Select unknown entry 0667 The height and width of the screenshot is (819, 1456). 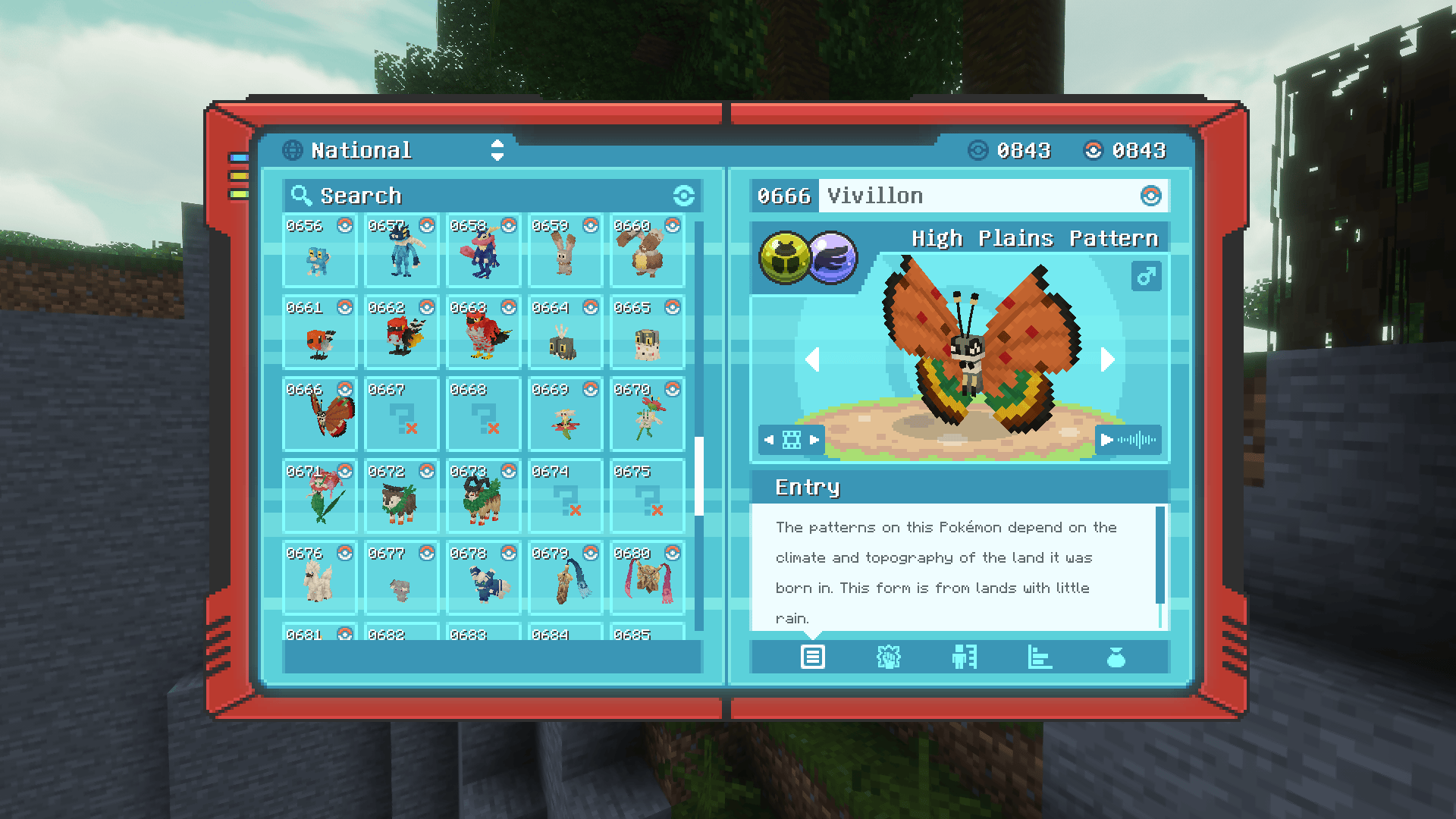401,415
